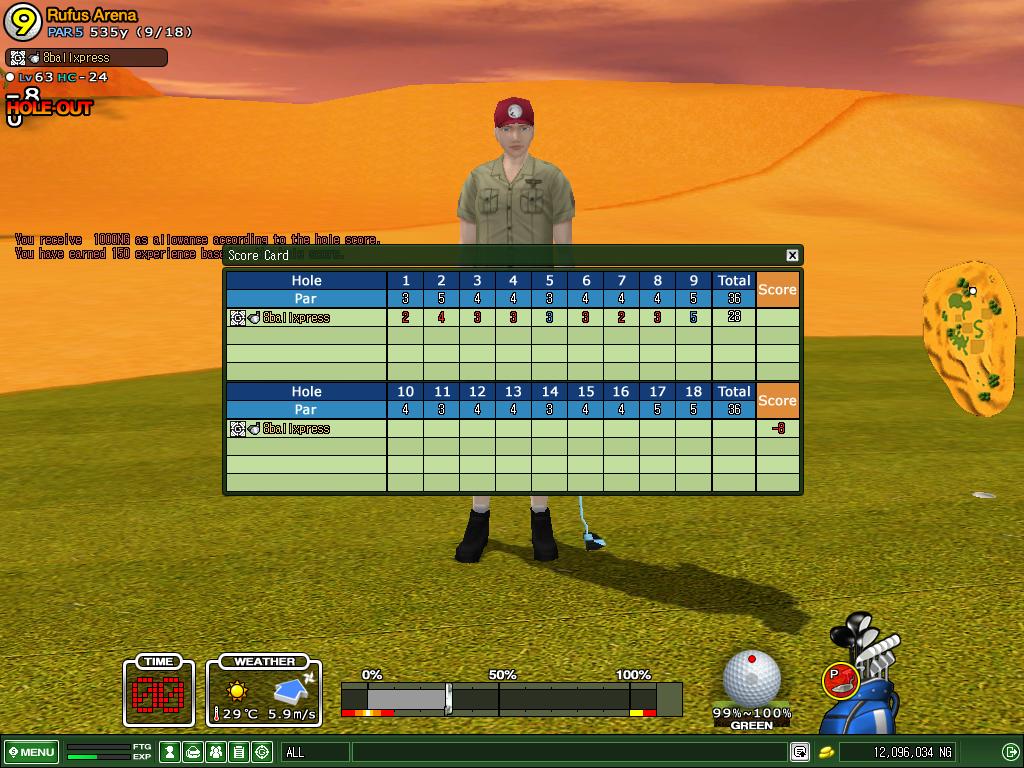Select the ALL chat channel box
The width and height of the screenshot is (1024, 768).
(315, 752)
